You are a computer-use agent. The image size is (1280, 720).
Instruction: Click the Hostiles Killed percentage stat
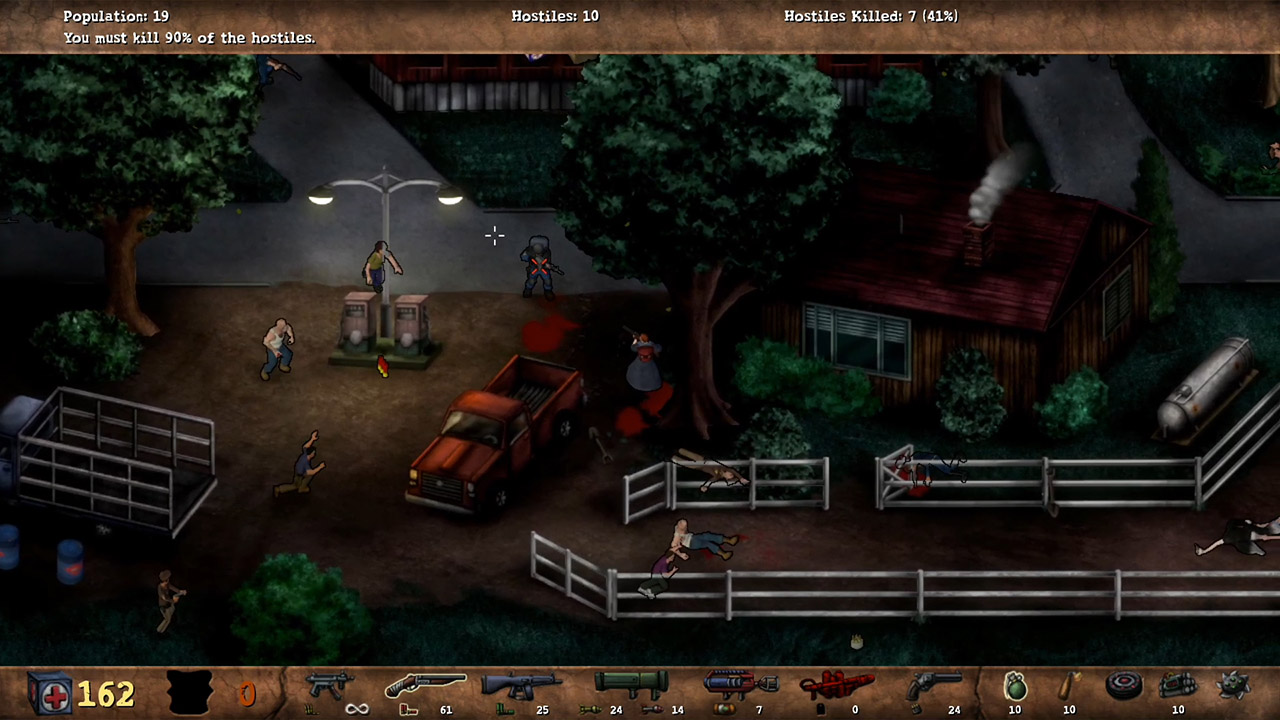pyautogui.click(x=871, y=16)
